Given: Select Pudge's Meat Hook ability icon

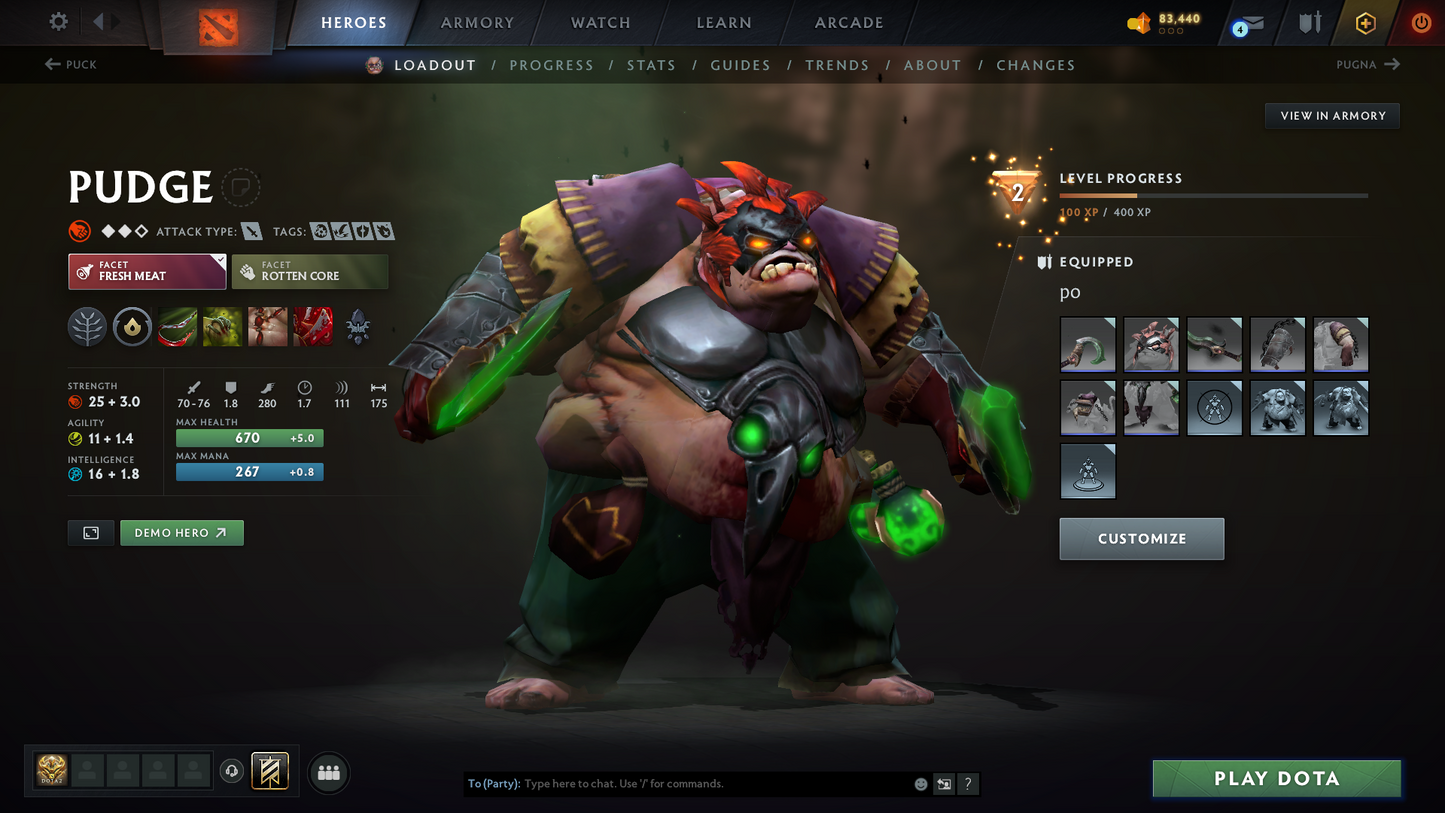Looking at the screenshot, I should 177,326.
